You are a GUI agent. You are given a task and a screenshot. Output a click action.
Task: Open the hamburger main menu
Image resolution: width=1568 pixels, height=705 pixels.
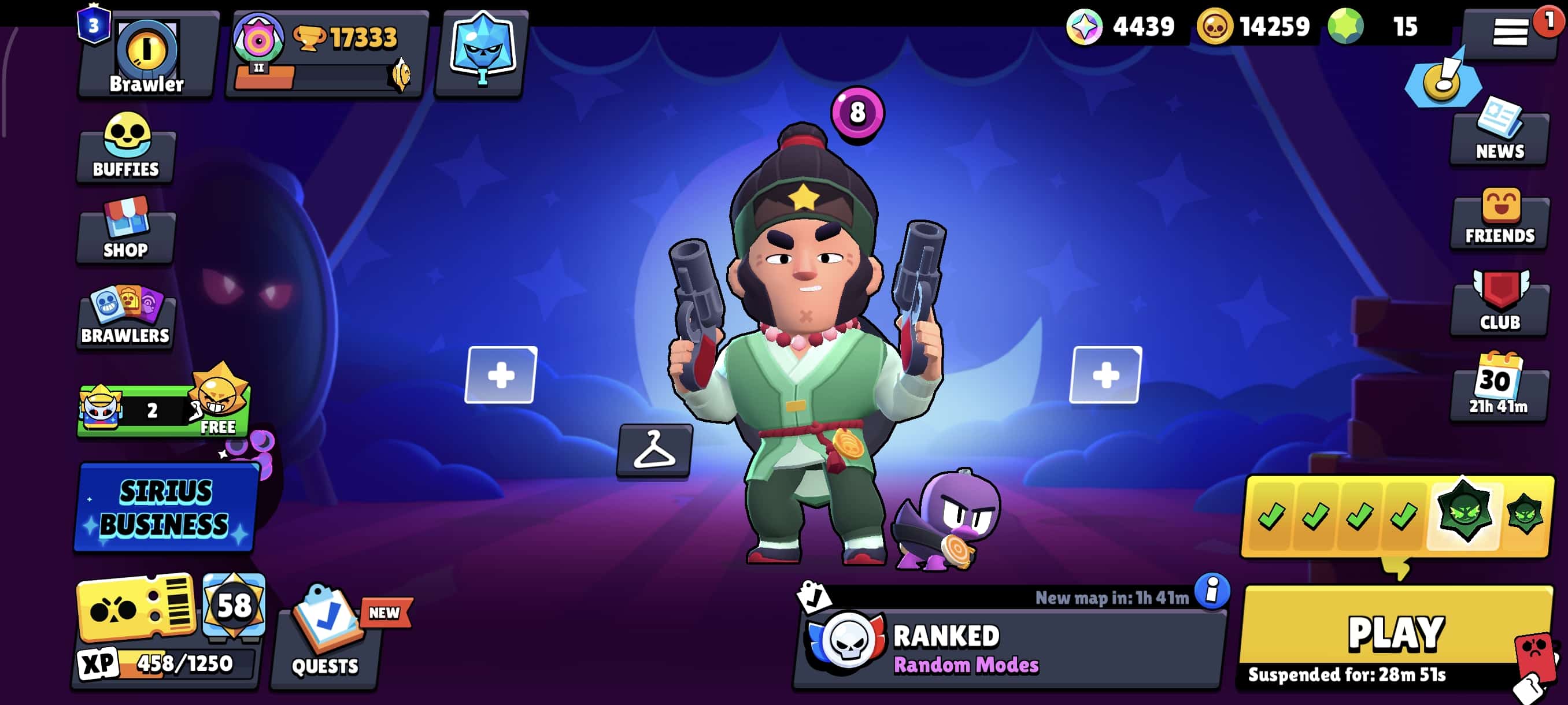pos(1510,32)
